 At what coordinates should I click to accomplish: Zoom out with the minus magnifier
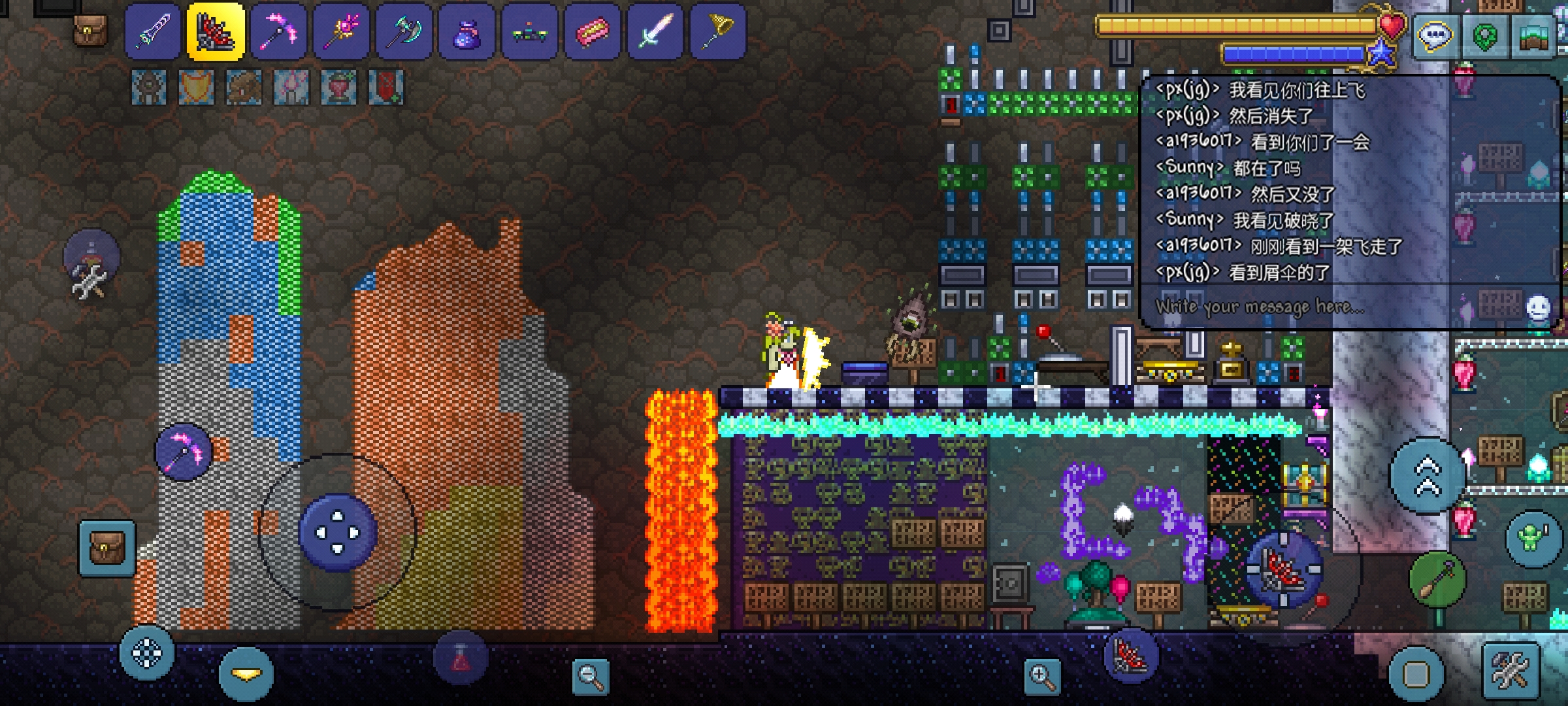(x=590, y=676)
